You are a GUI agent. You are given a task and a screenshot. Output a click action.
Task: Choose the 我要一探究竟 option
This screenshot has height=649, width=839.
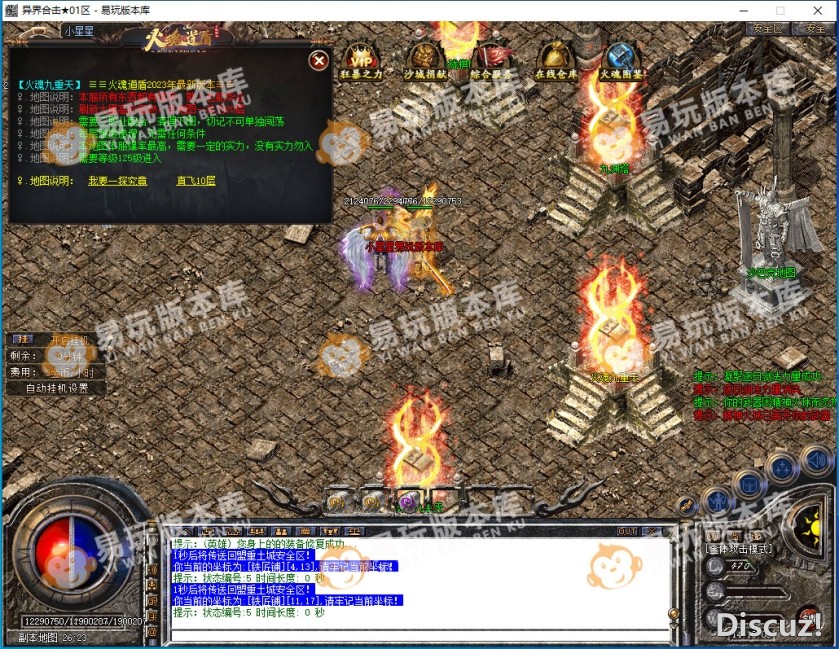click(117, 181)
